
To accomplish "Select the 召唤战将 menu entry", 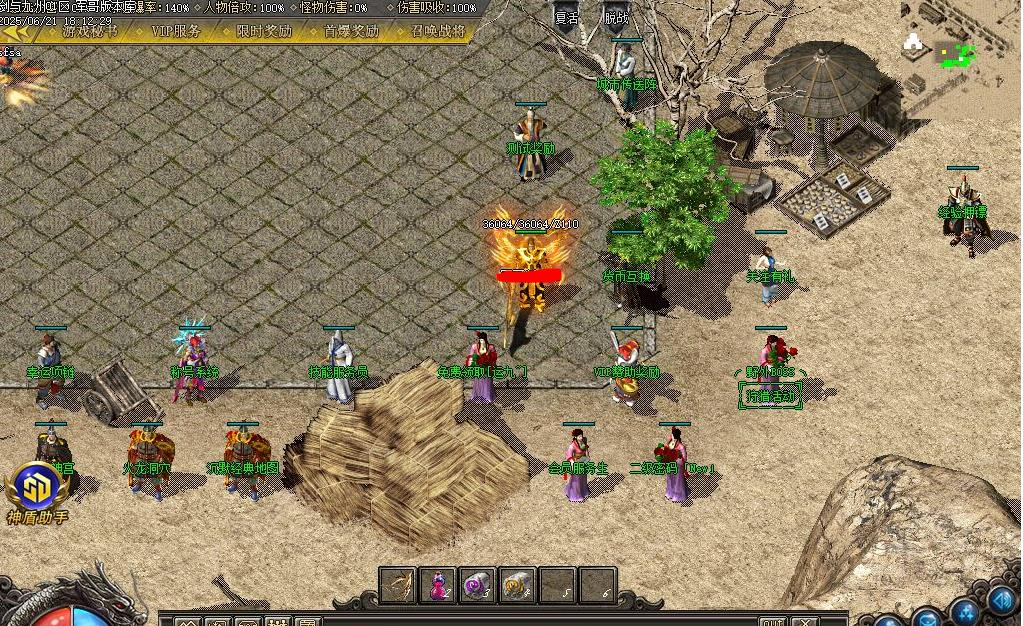I will (x=438, y=31).
